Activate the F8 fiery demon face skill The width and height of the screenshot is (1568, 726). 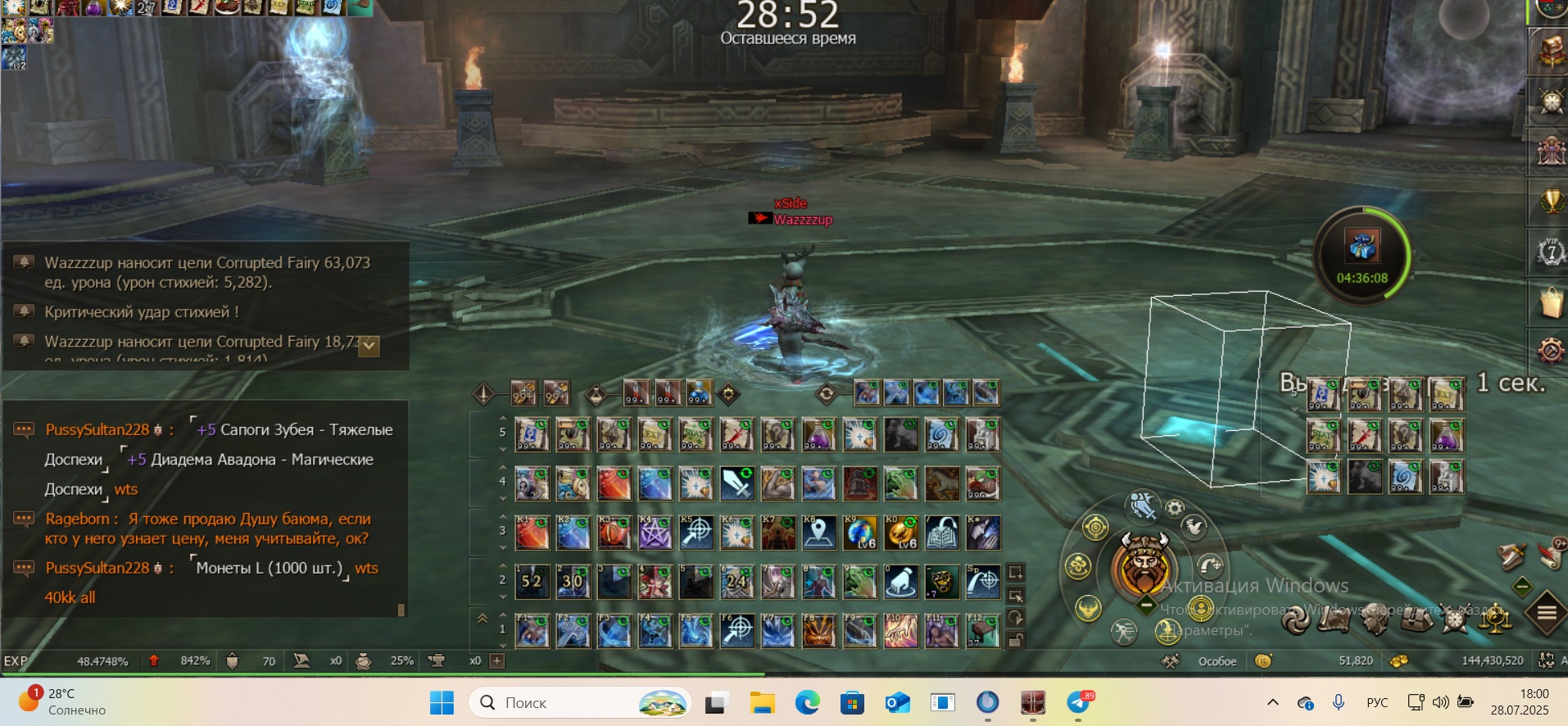(818, 631)
